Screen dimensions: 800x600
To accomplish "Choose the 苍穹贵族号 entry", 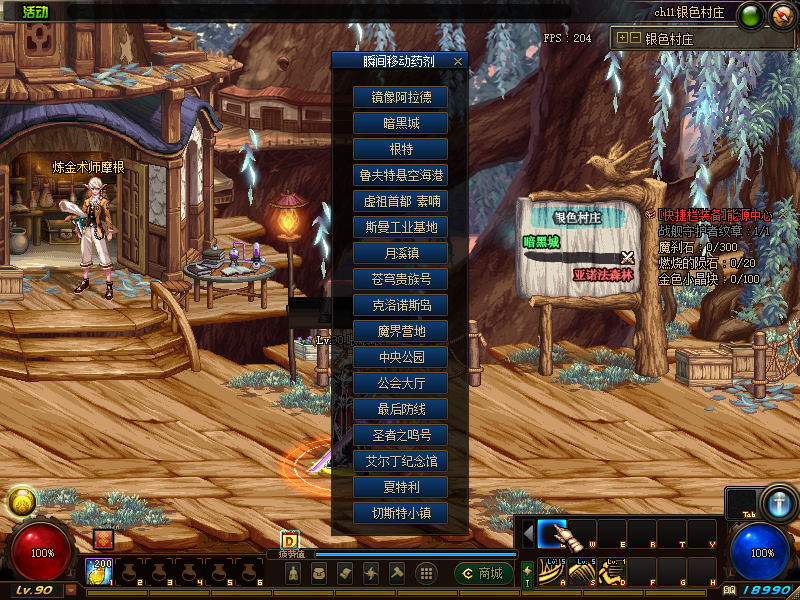I will 400,279.
